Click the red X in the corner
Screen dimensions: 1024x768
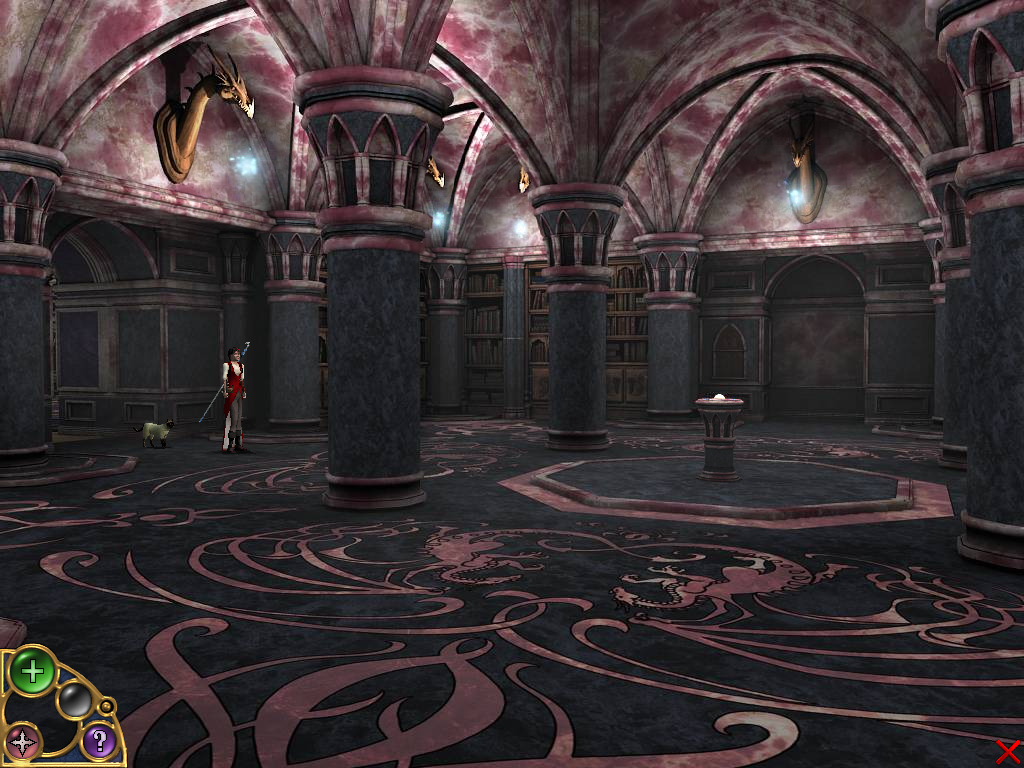[x=1007, y=751]
